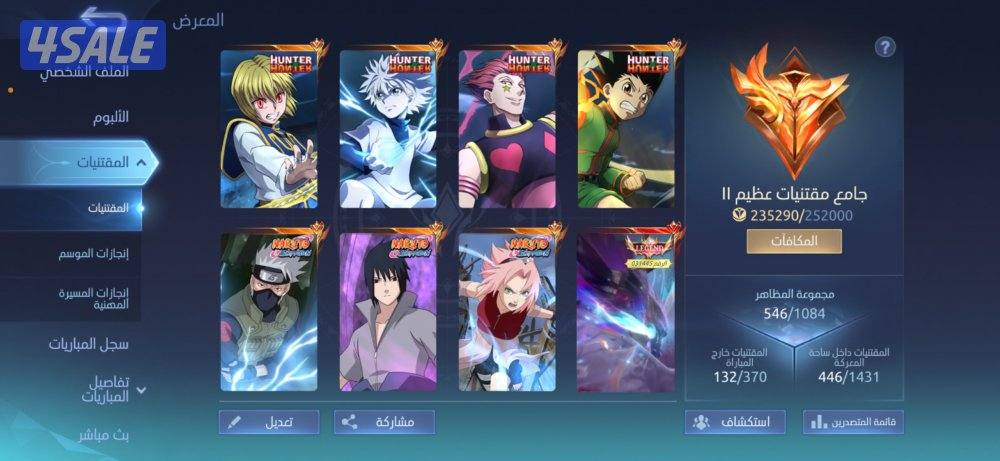
Task: Collapse the المقتنيات collection section
Action: pyautogui.click(x=141, y=161)
